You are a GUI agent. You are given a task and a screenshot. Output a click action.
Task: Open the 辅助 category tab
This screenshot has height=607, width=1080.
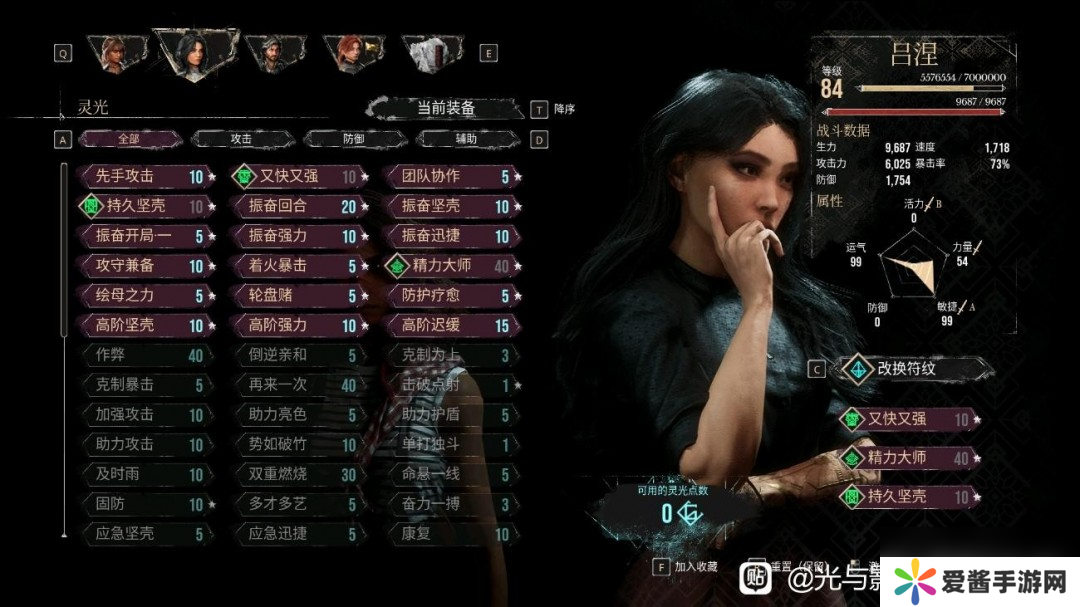coord(466,140)
